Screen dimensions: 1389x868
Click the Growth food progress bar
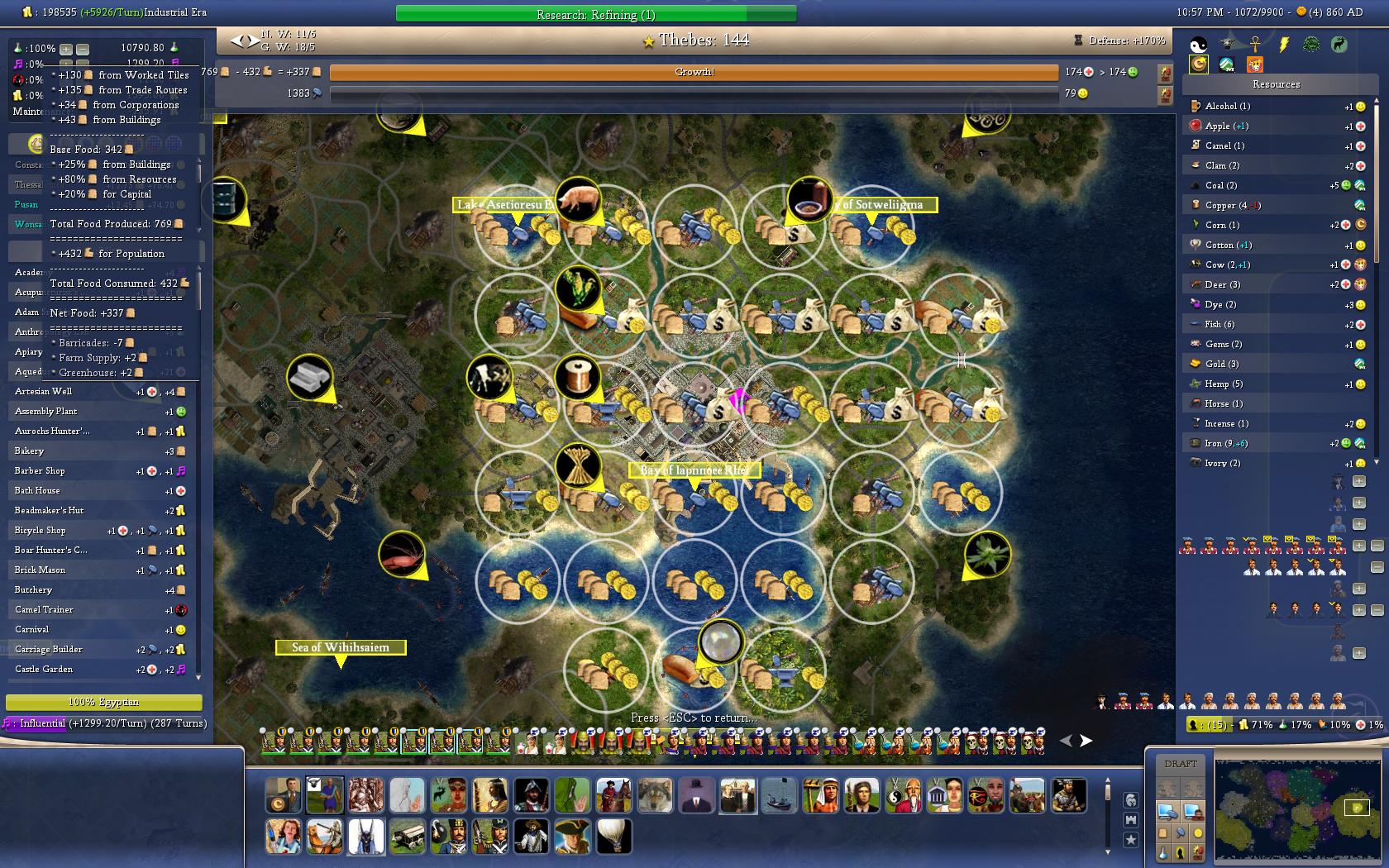click(x=694, y=73)
